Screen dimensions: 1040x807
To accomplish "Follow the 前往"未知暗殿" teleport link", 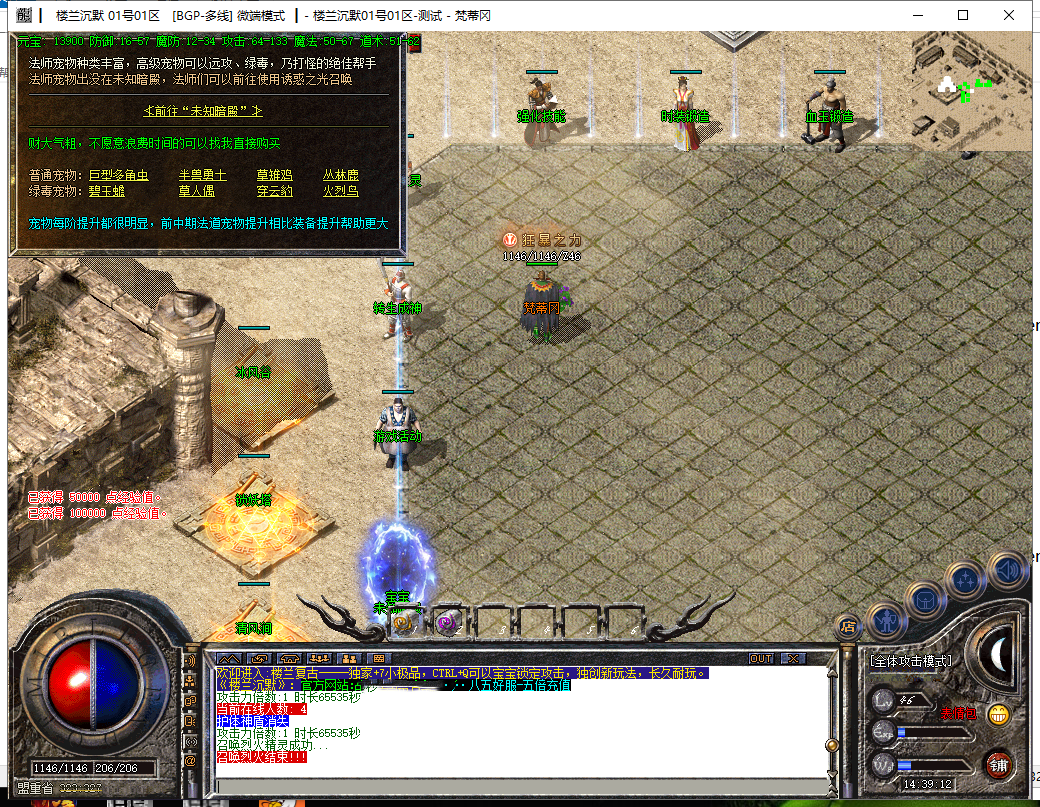I will click(x=203, y=110).
